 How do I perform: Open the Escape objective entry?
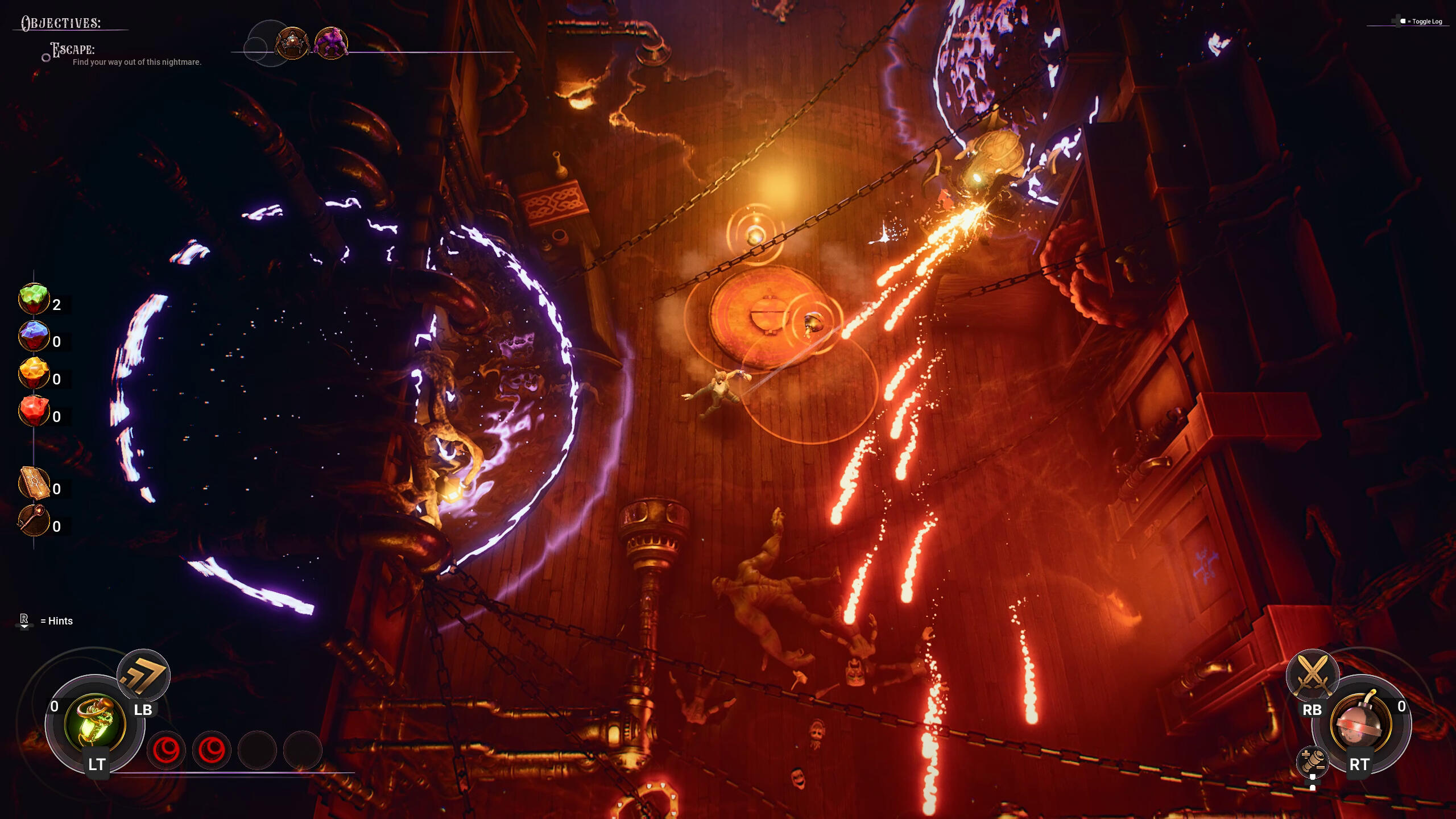(x=73, y=50)
